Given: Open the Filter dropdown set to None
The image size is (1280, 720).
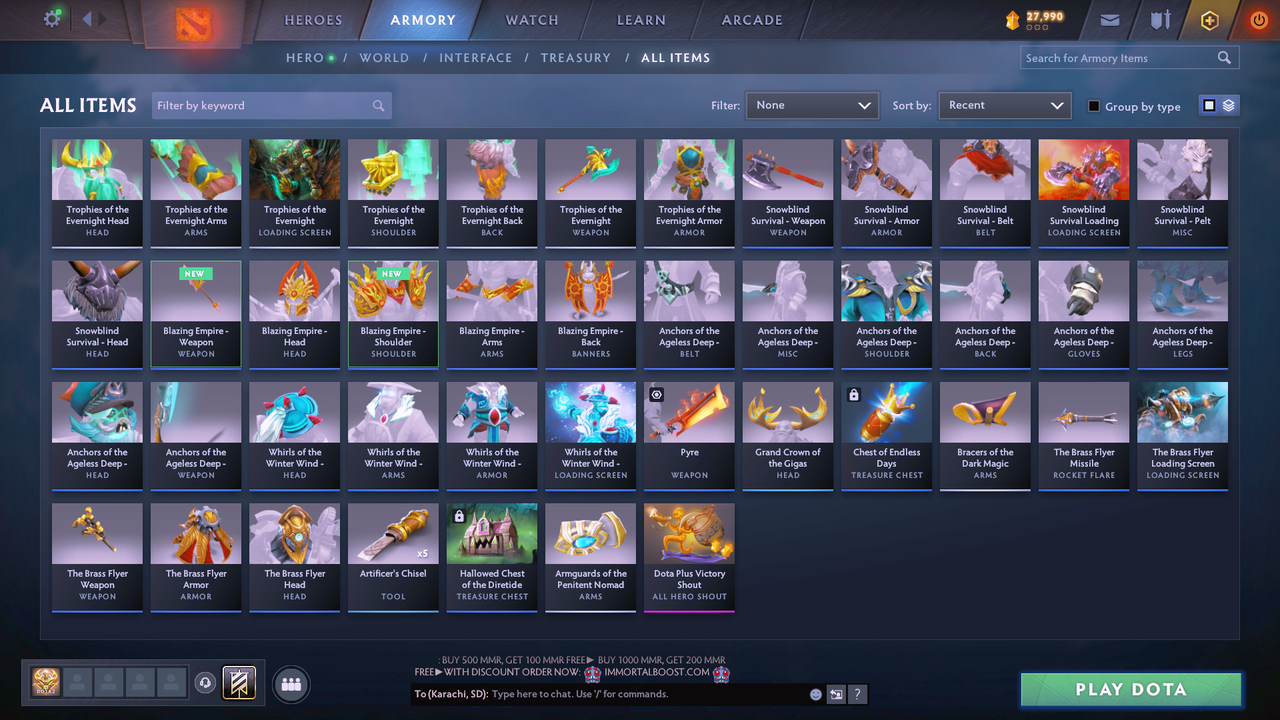Looking at the screenshot, I should pyautogui.click(x=812, y=105).
